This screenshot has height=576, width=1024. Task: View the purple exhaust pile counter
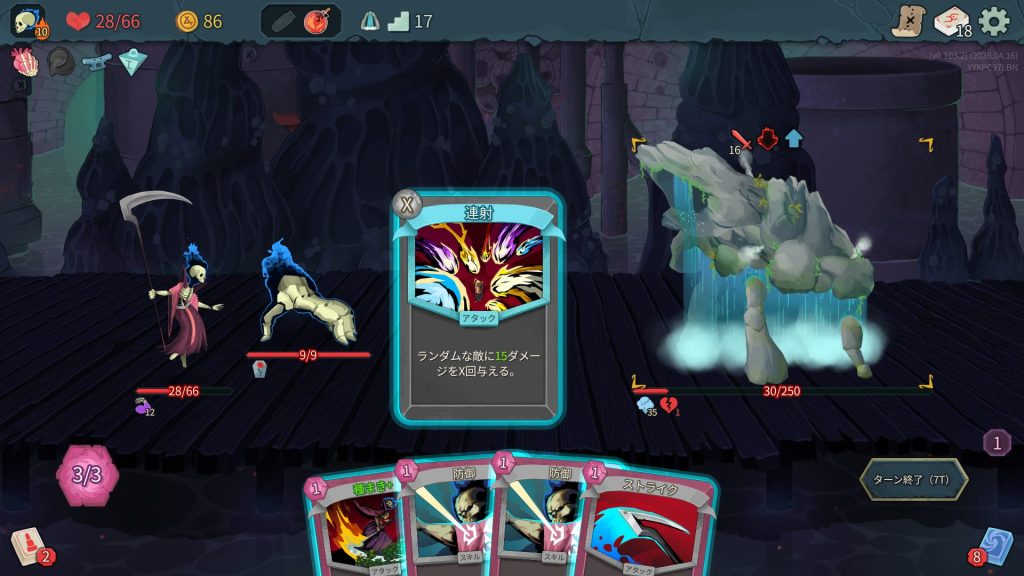click(996, 442)
